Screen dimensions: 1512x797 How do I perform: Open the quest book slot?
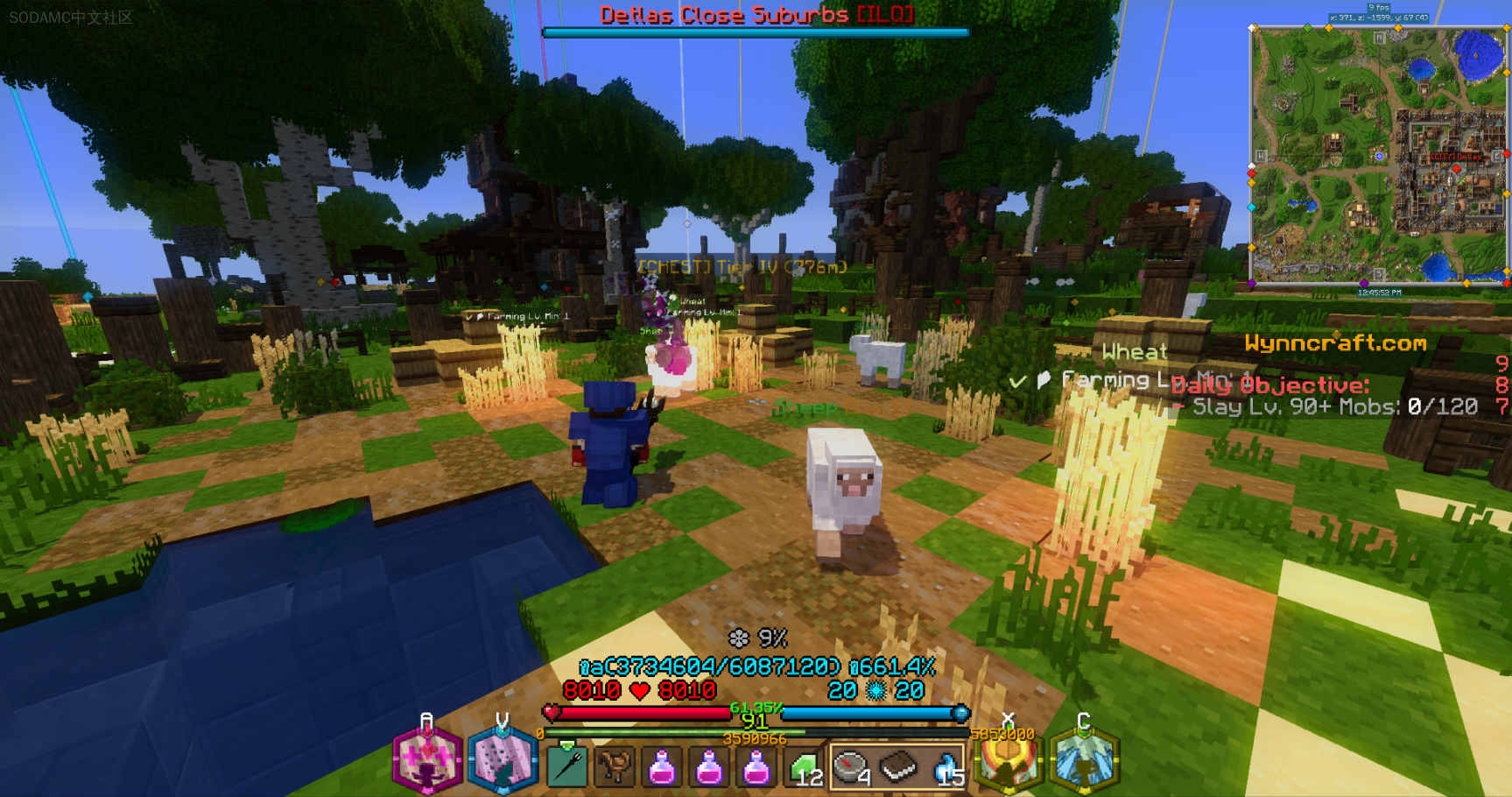click(x=898, y=767)
